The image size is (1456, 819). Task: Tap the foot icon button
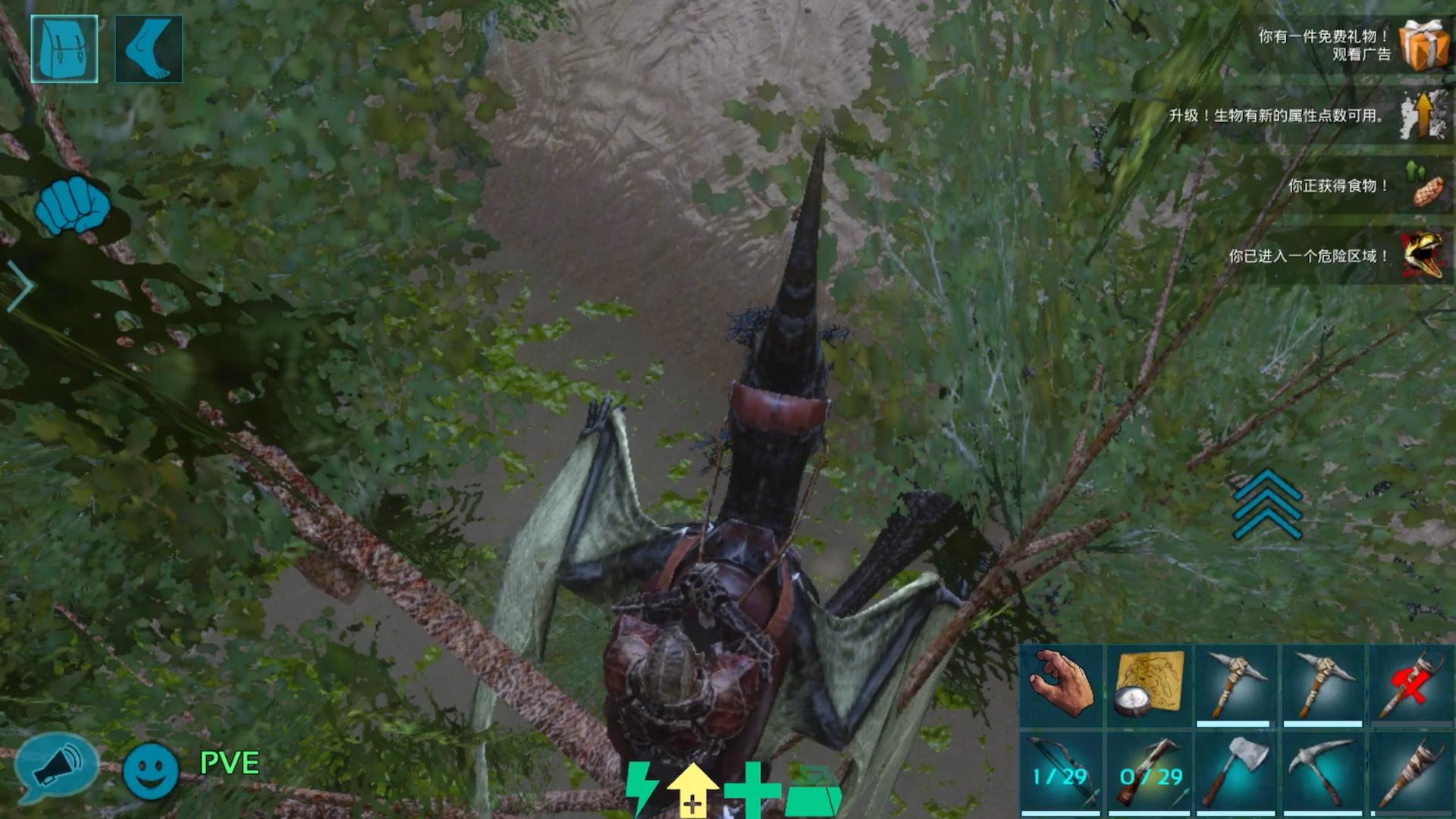point(149,49)
